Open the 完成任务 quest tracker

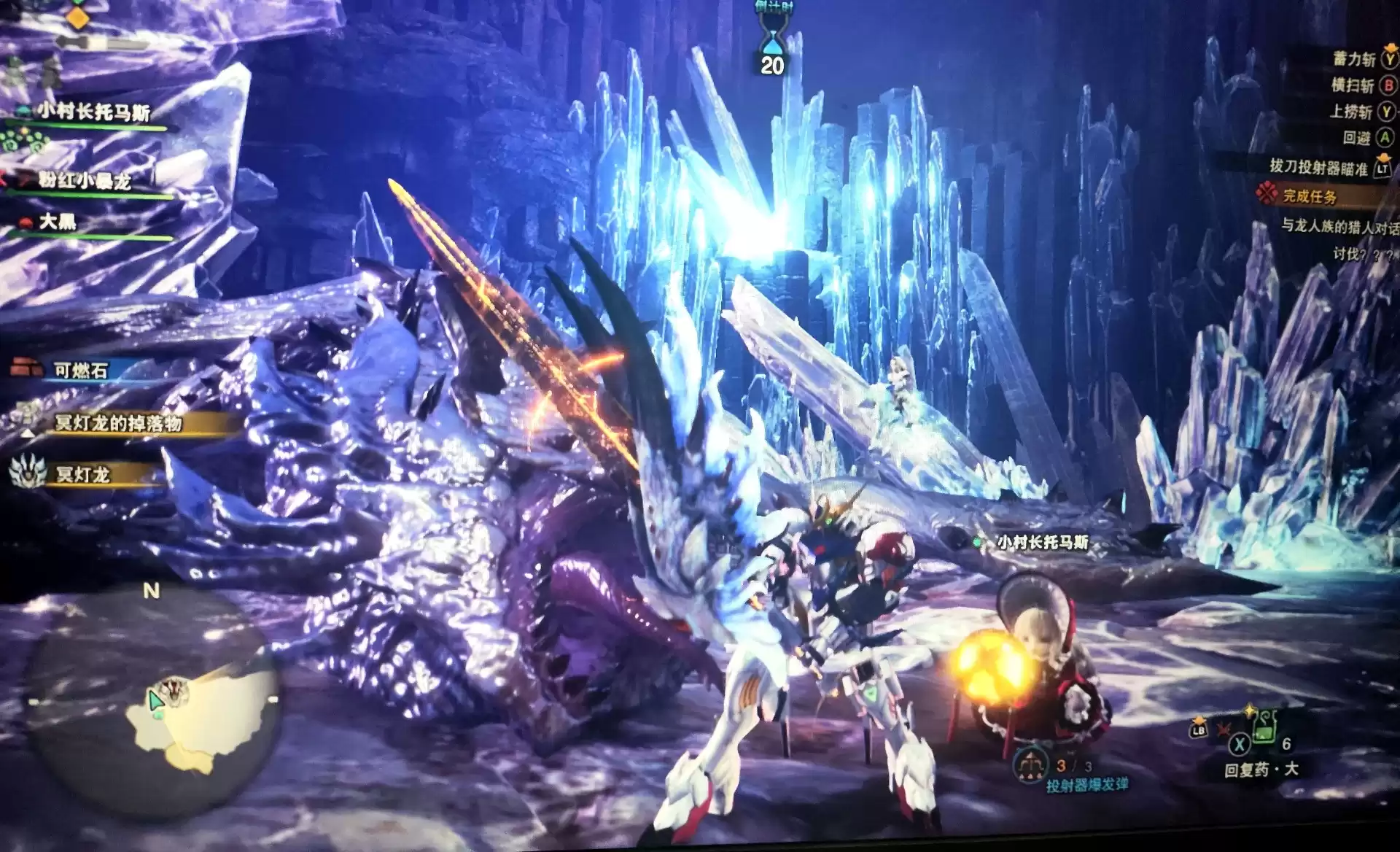tap(1310, 196)
